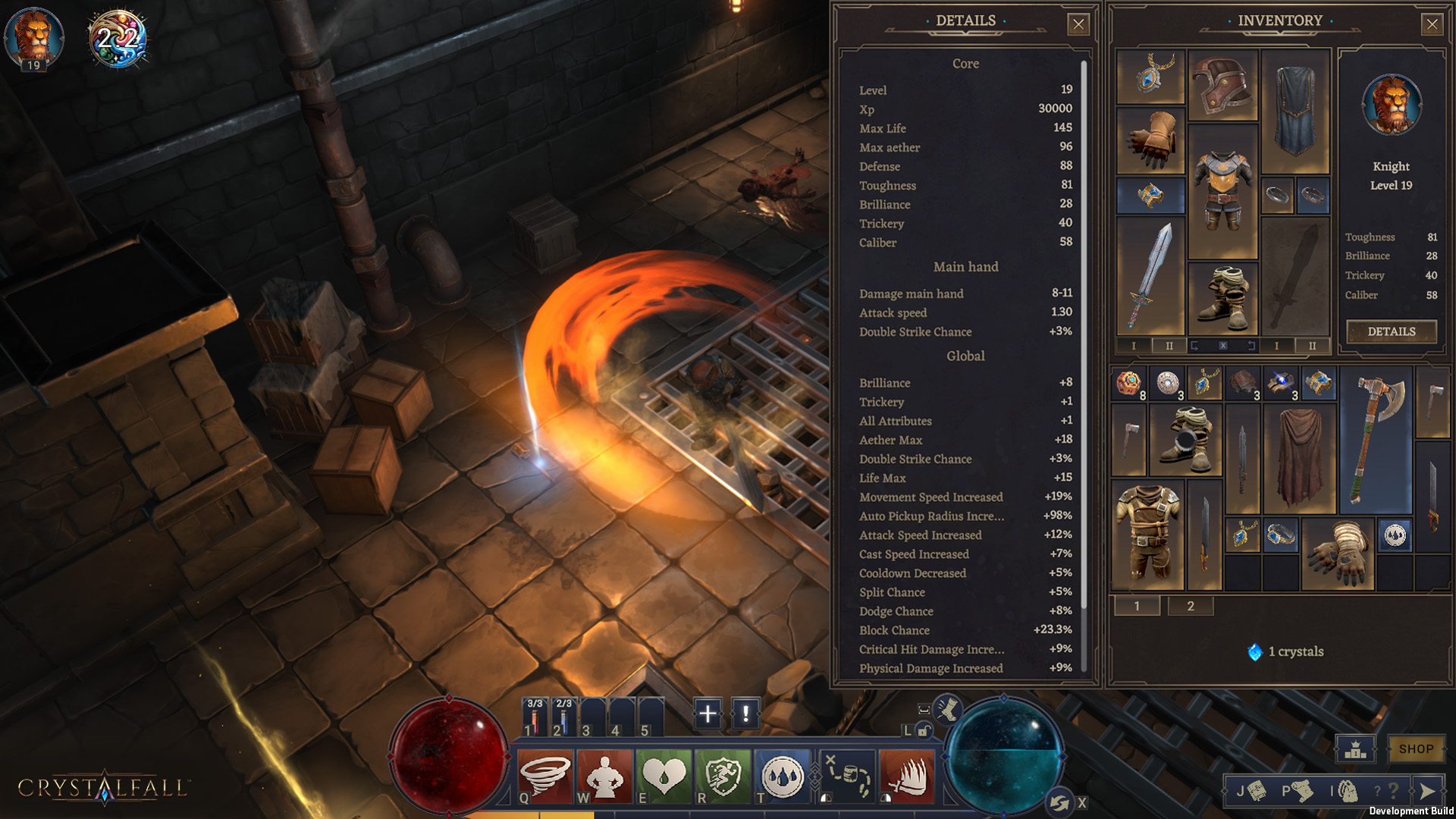Open the leaderboard podium icon
Image resolution: width=1456 pixels, height=819 pixels.
pyautogui.click(x=1355, y=749)
